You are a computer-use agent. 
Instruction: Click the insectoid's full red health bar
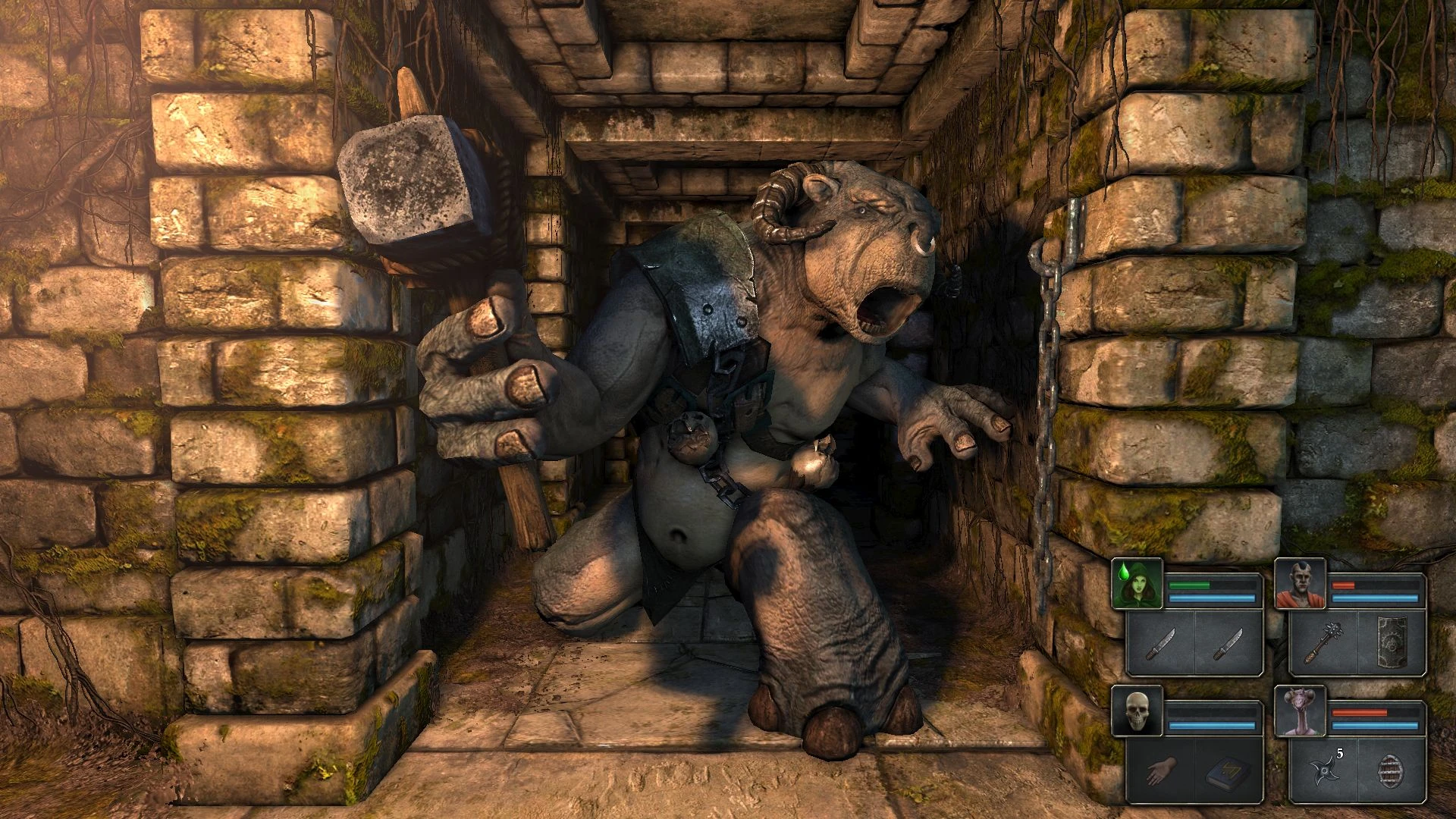pos(1360,711)
